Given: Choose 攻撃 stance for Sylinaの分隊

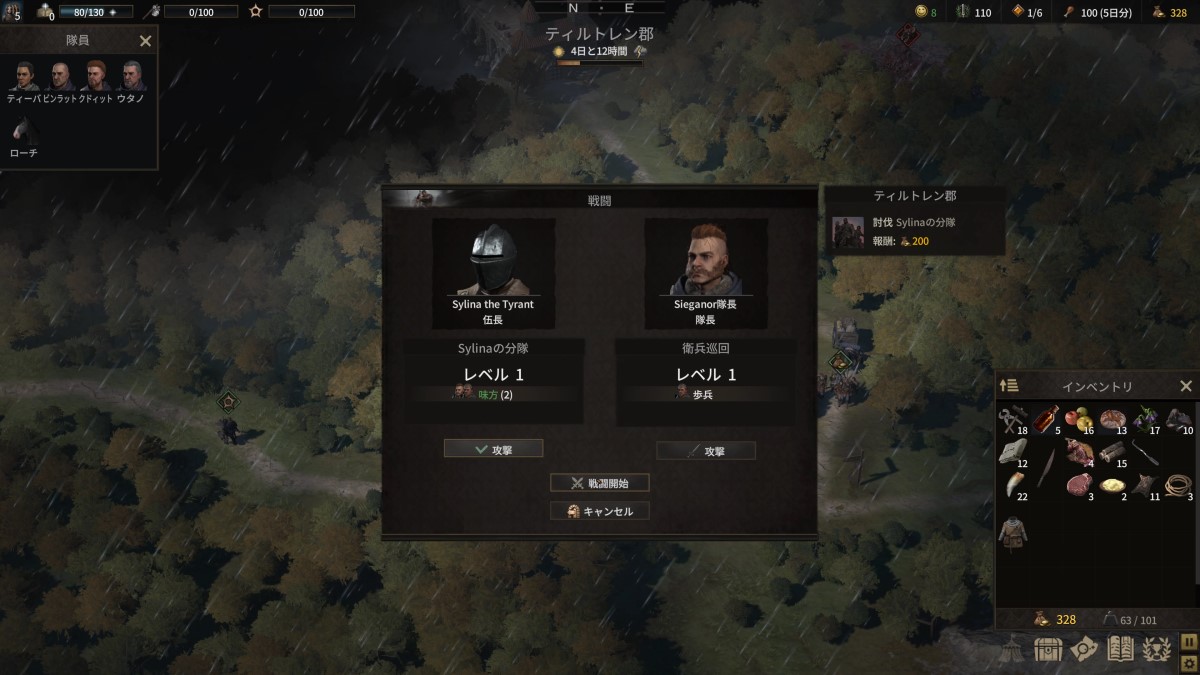Looking at the screenshot, I should (x=493, y=449).
